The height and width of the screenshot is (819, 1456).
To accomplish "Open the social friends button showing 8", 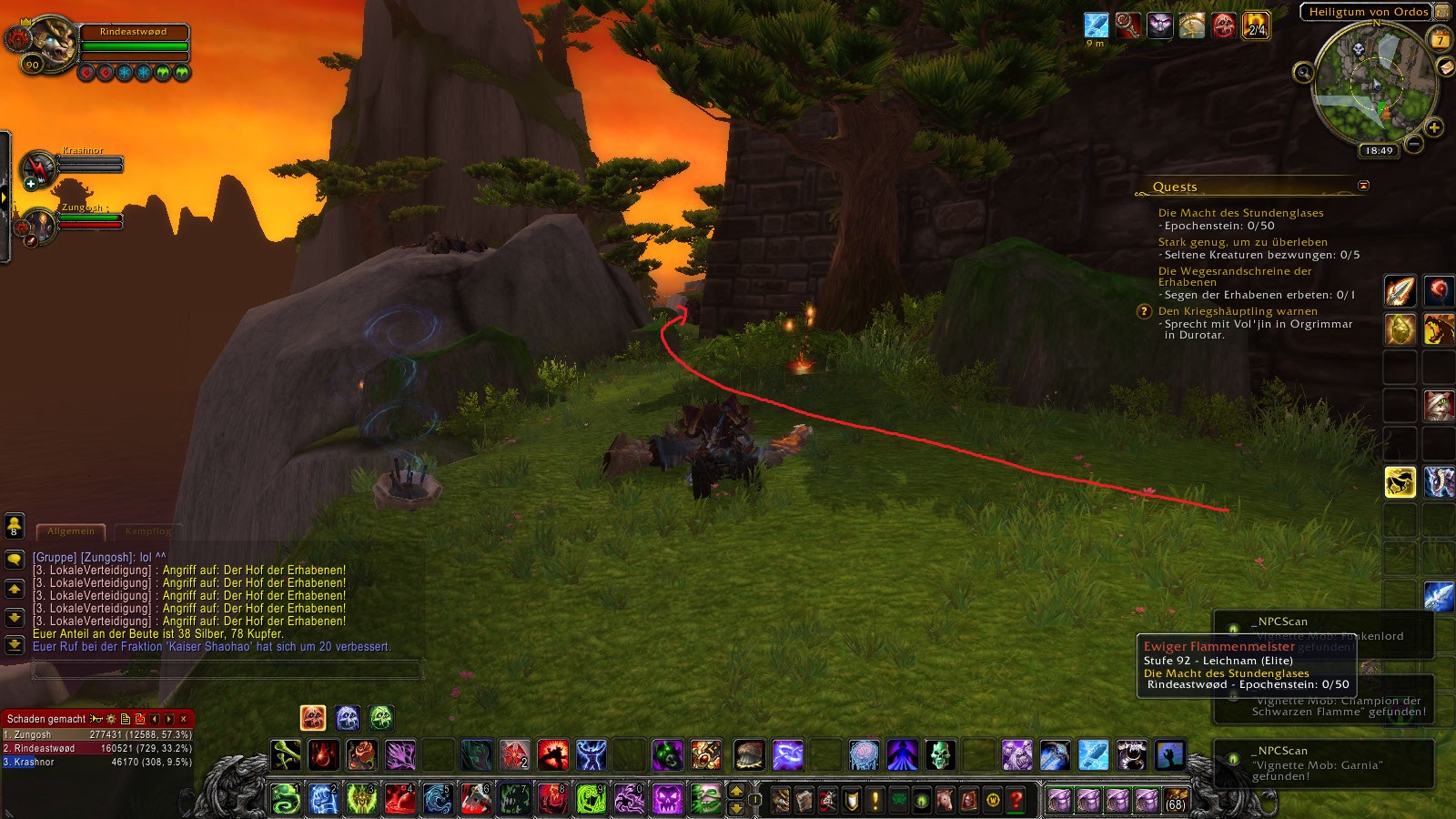I will (x=15, y=526).
